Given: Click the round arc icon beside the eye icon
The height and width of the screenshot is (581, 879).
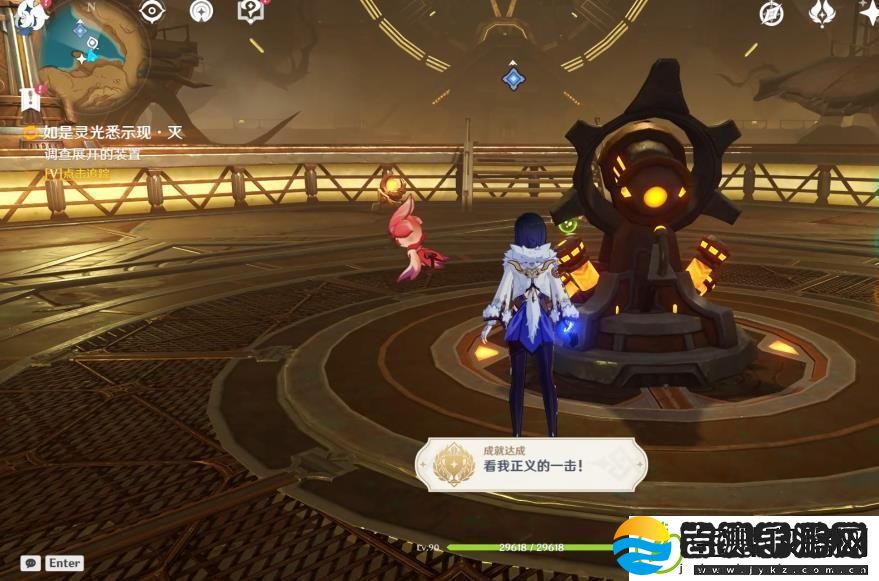Looking at the screenshot, I should [201, 11].
